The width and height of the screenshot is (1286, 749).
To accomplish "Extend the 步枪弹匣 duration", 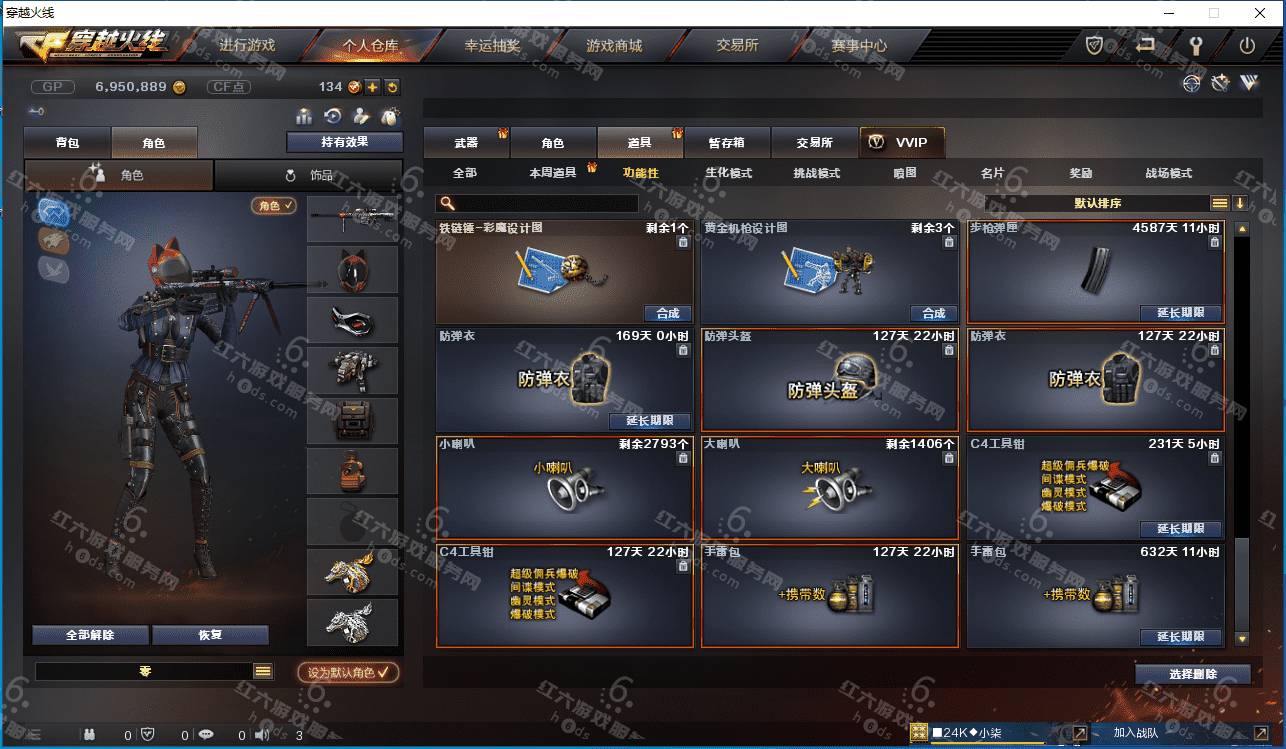I will [1181, 313].
